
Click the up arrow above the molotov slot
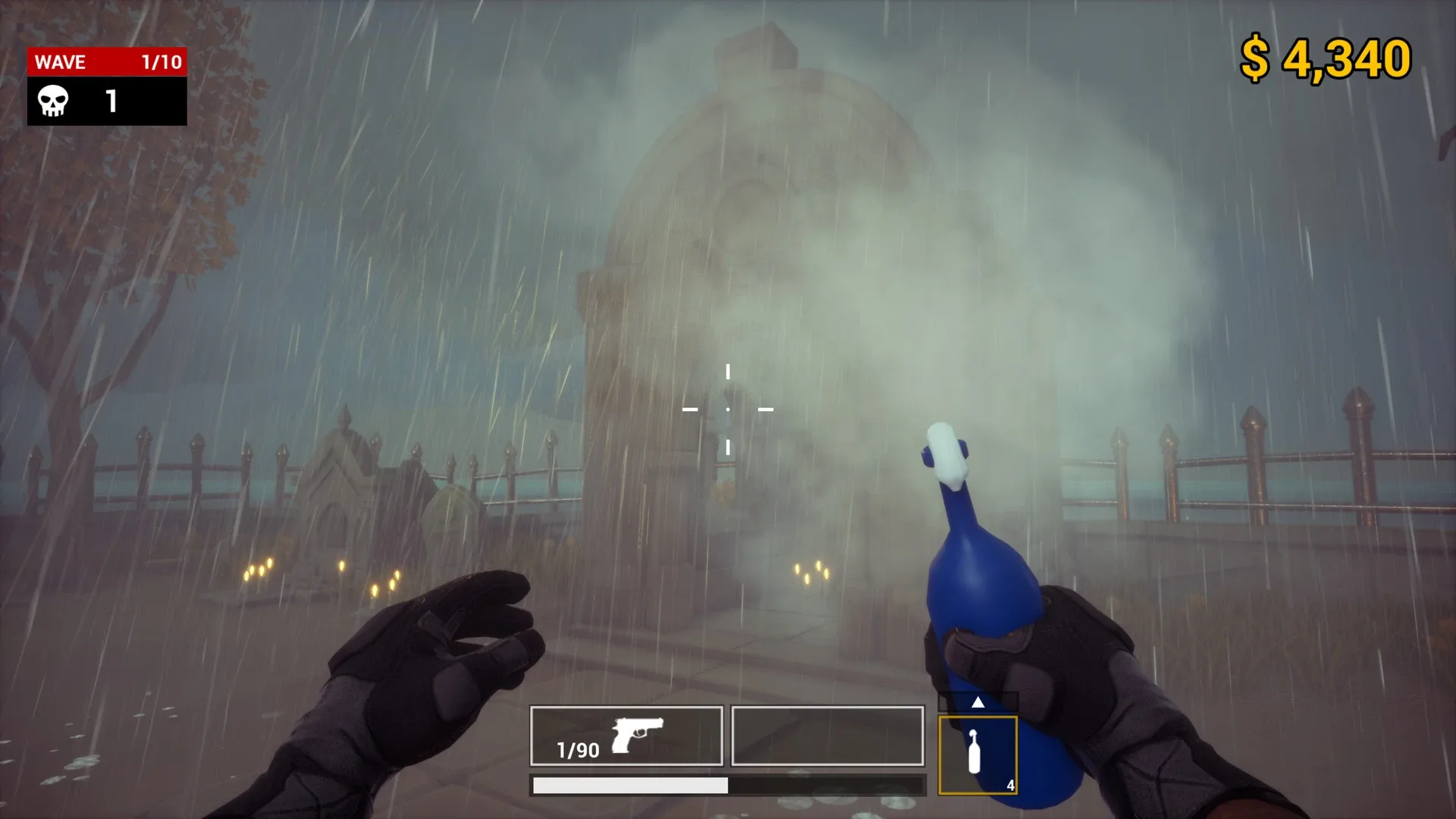tap(977, 701)
